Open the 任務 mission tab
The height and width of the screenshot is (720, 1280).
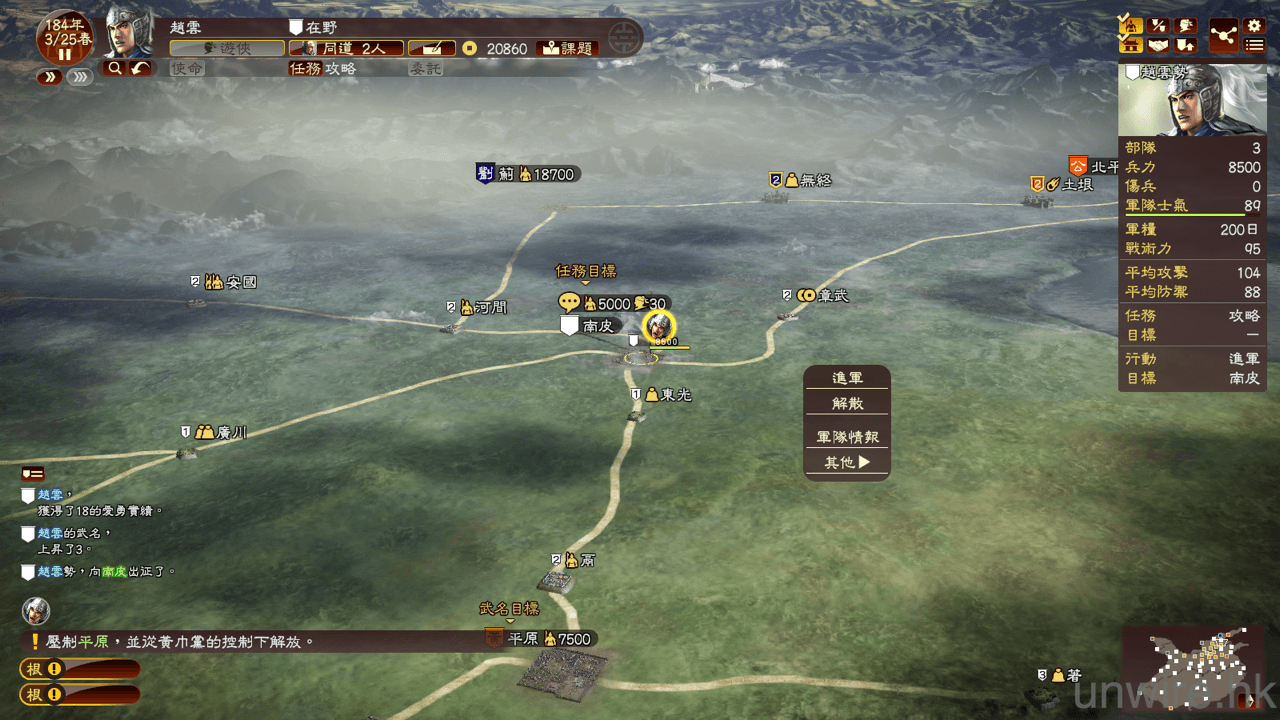coord(305,68)
